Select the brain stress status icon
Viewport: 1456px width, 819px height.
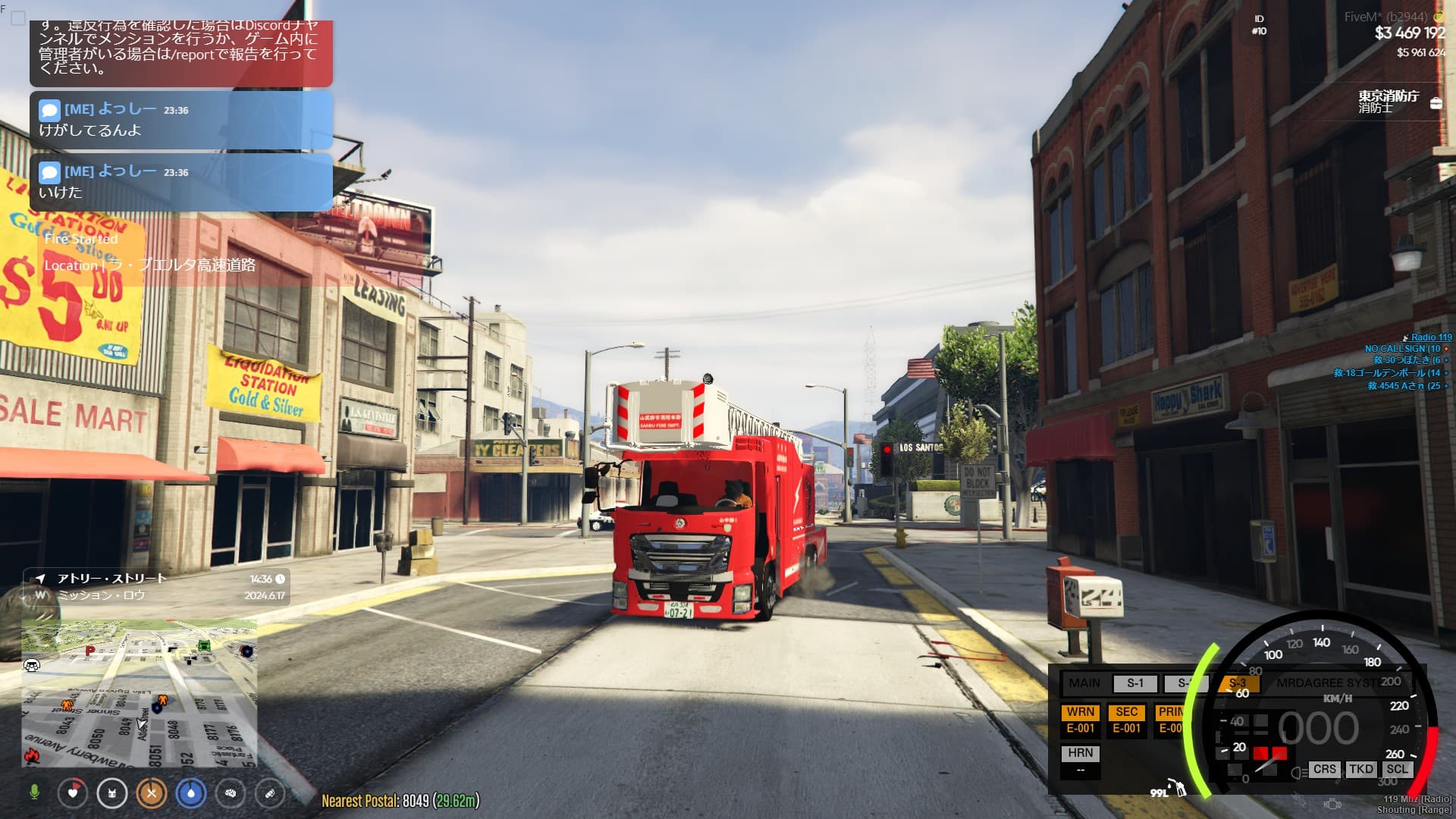tap(231, 793)
